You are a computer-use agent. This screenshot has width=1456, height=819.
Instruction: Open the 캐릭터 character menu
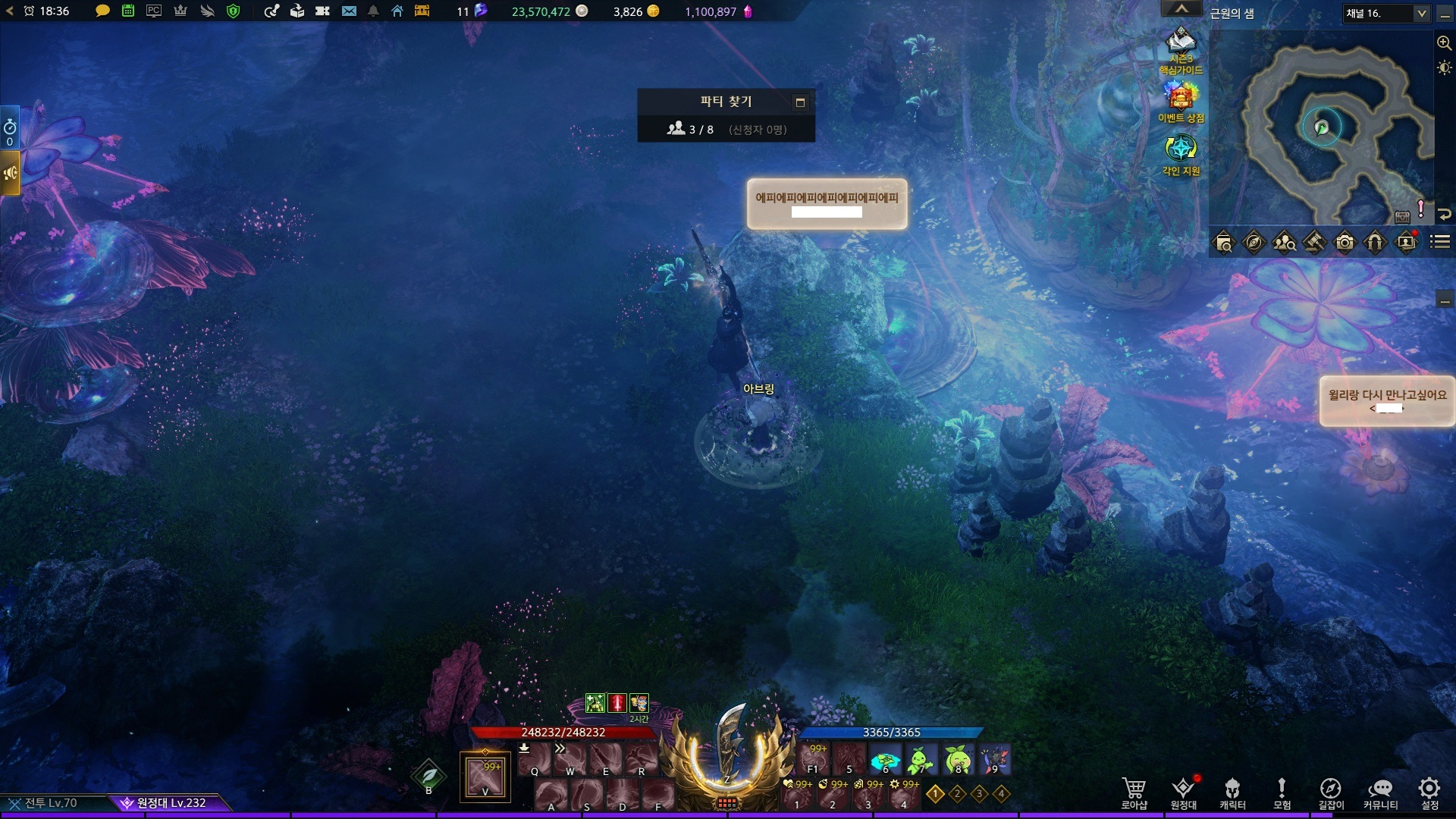pyautogui.click(x=1232, y=792)
